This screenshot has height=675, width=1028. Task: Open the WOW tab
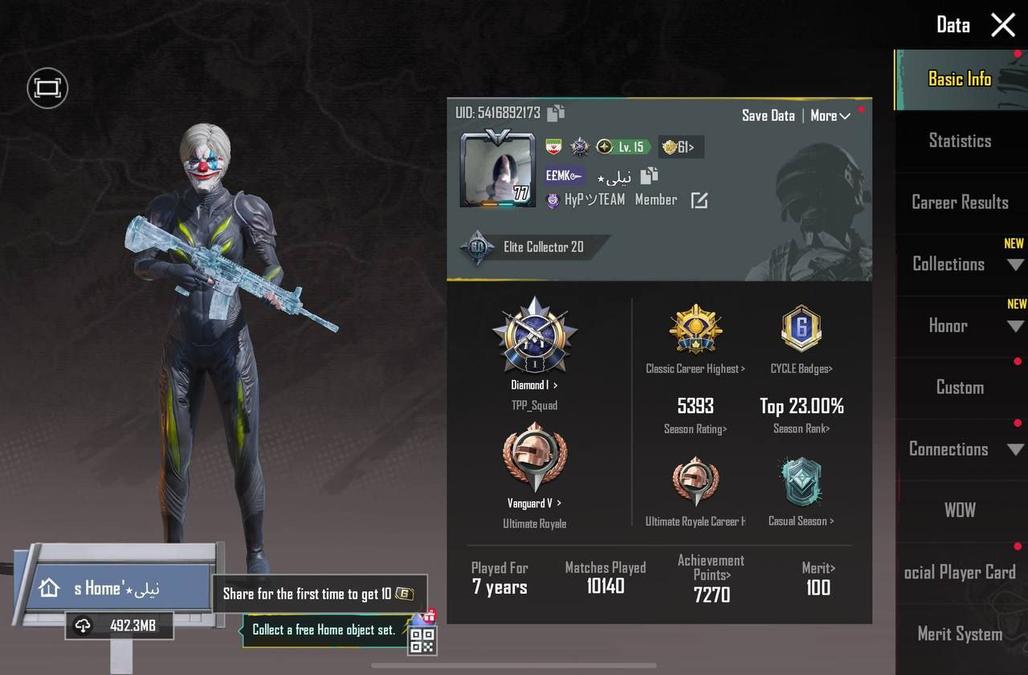(959, 510)
